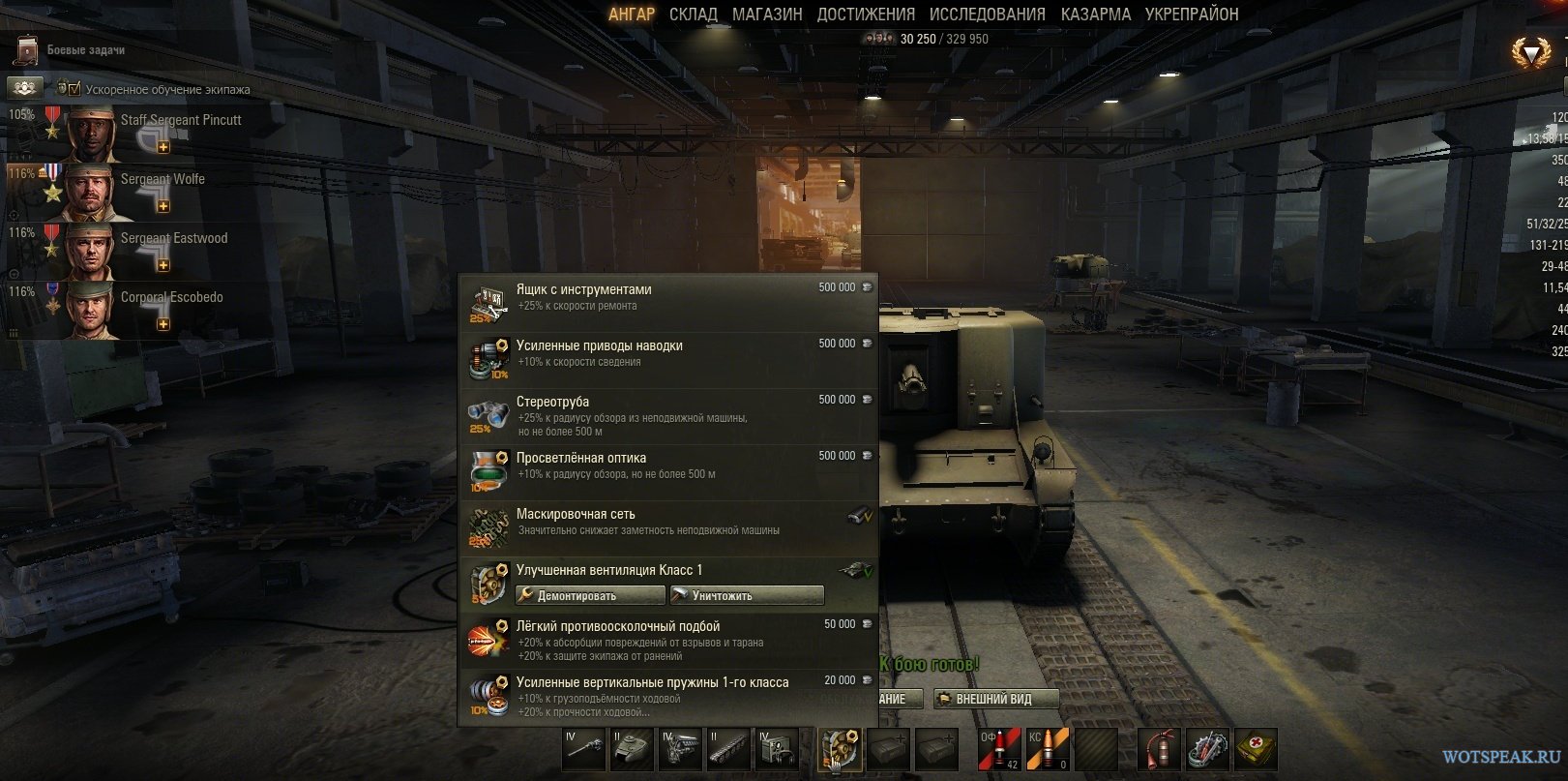Open the МАГАЗИН tab
1568x781 pixels.
tap(767, 15)
